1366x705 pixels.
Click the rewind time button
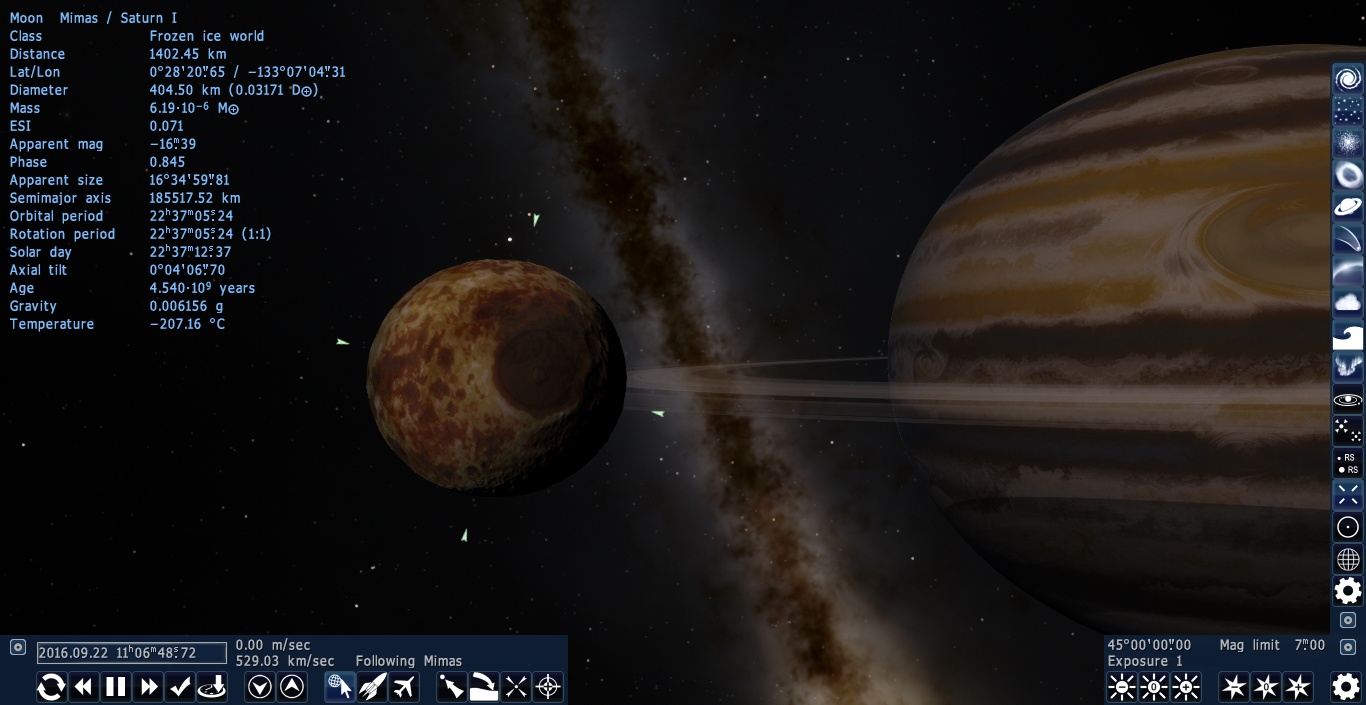84,687
